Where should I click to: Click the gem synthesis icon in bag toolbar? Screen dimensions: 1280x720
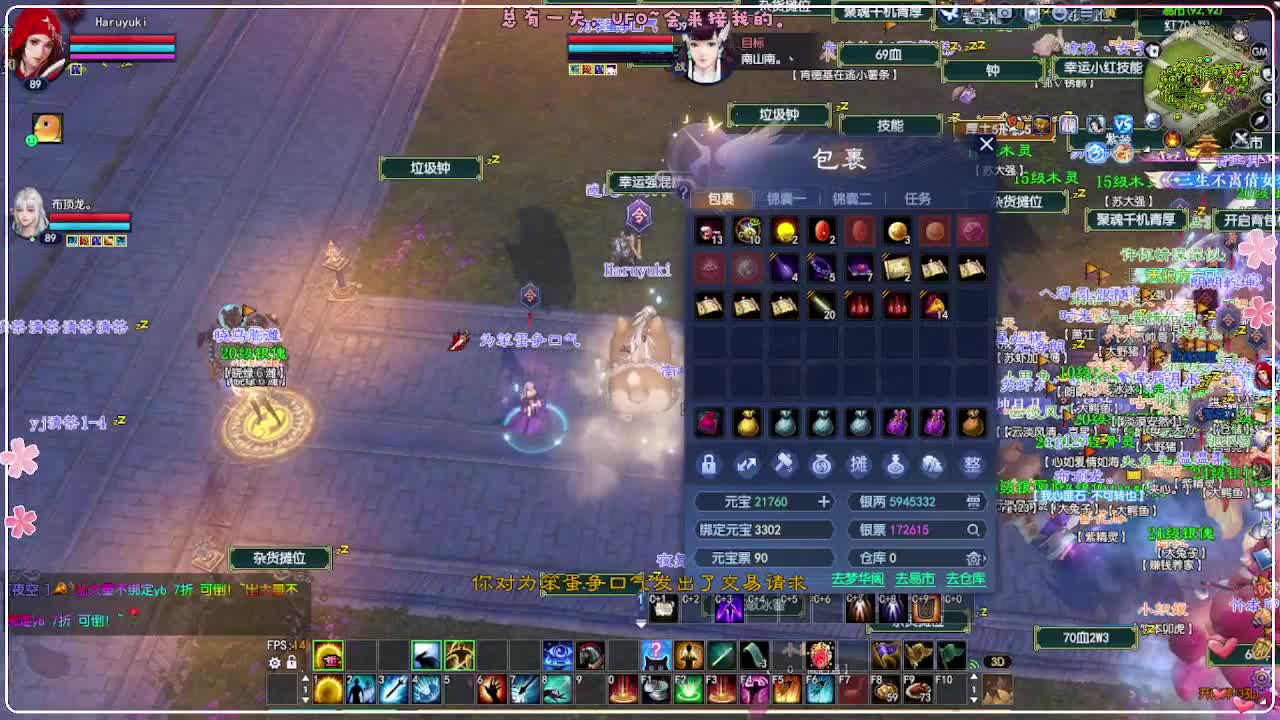click(935, 463)
